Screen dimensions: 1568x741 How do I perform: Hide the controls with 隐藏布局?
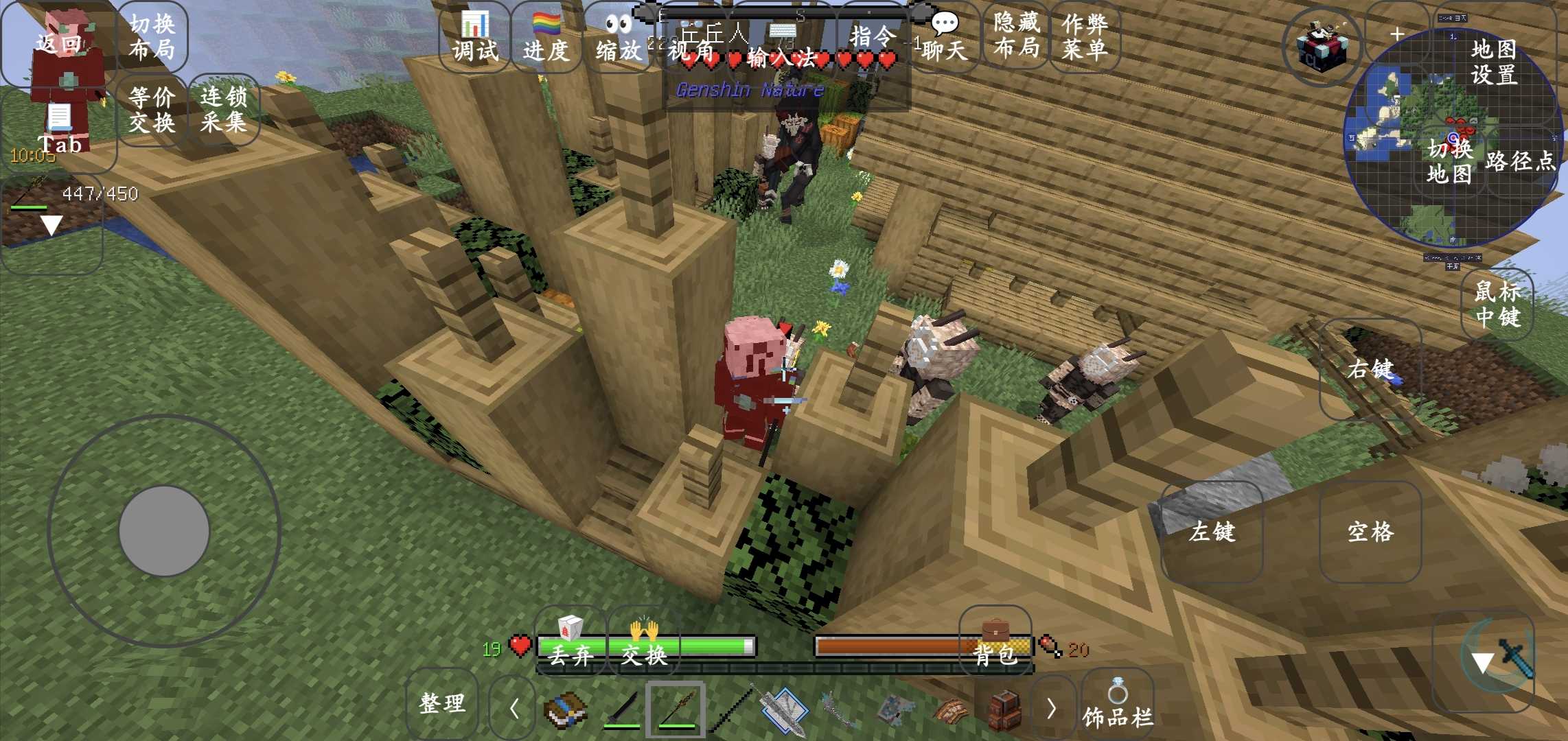coord(1016,36)
